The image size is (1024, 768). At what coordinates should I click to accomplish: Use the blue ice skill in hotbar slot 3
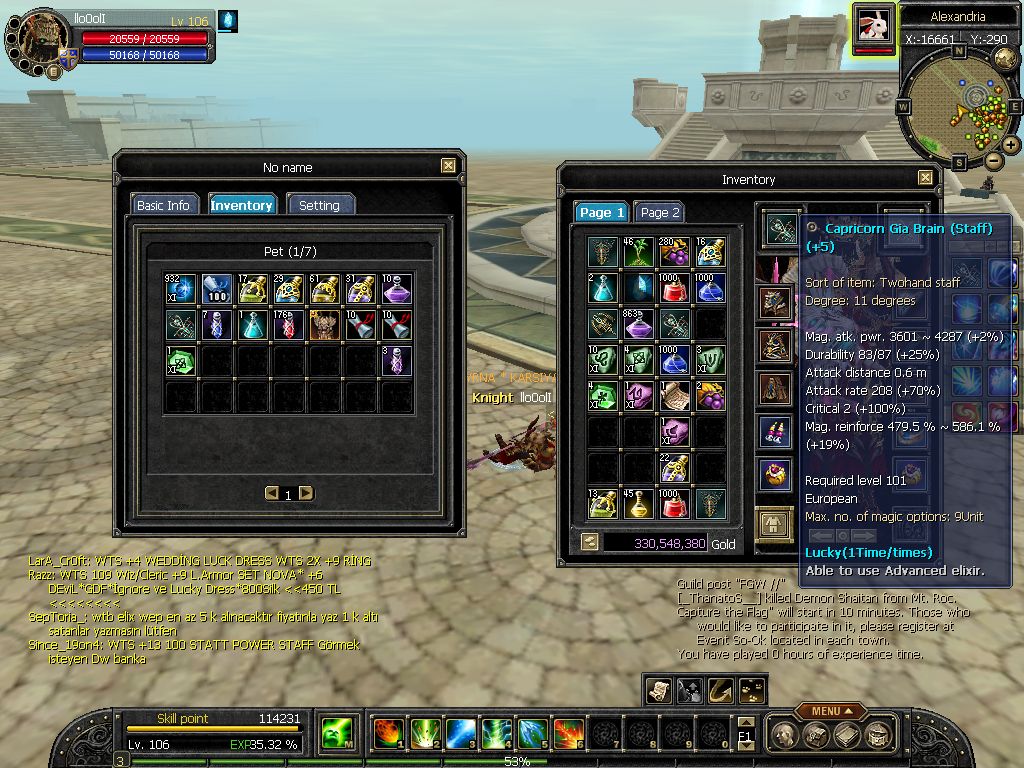(x=460, y=734)
